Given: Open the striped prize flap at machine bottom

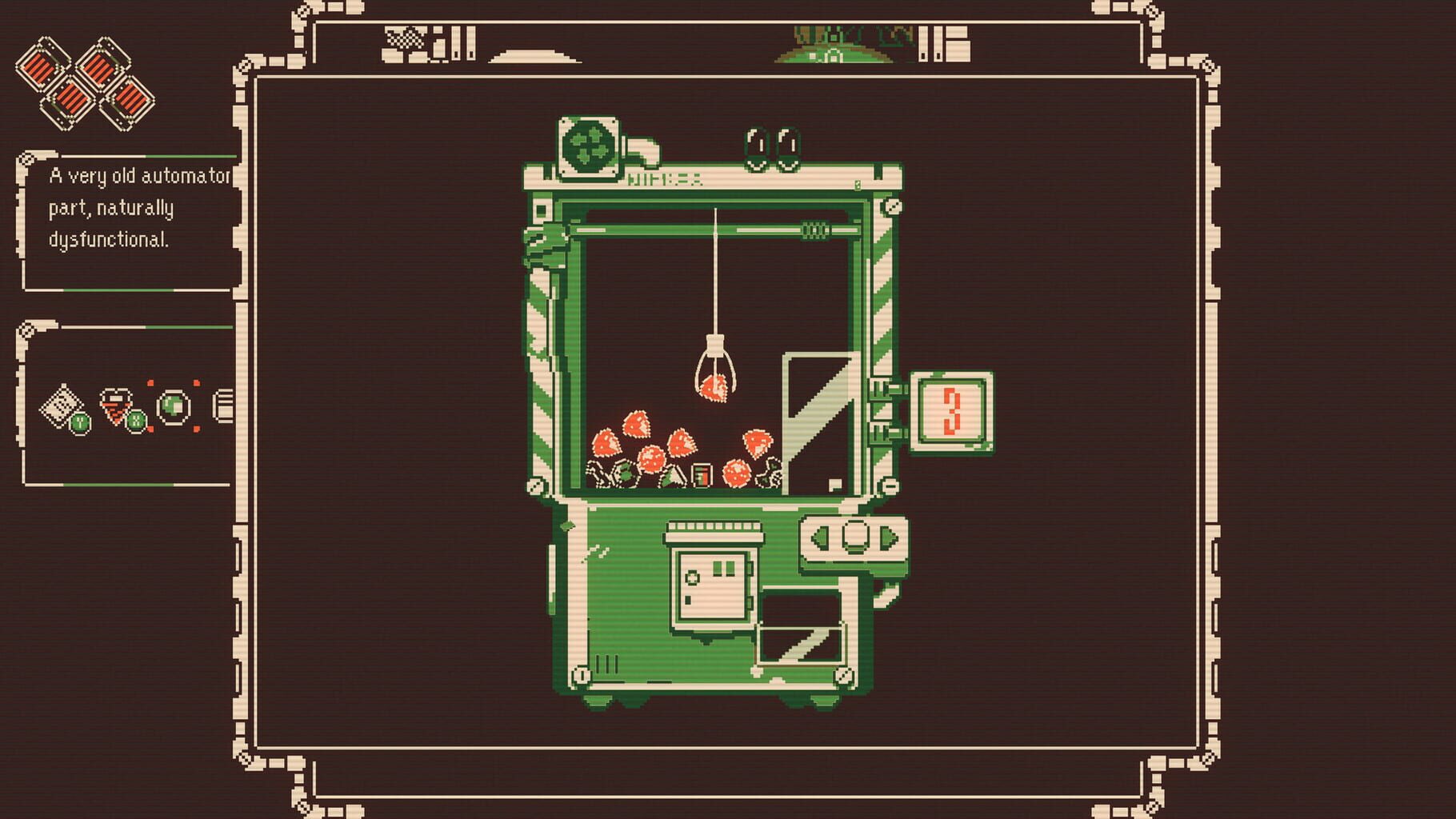Looking at the screenshot, I should pyautogui.click(x=800, y=644).
